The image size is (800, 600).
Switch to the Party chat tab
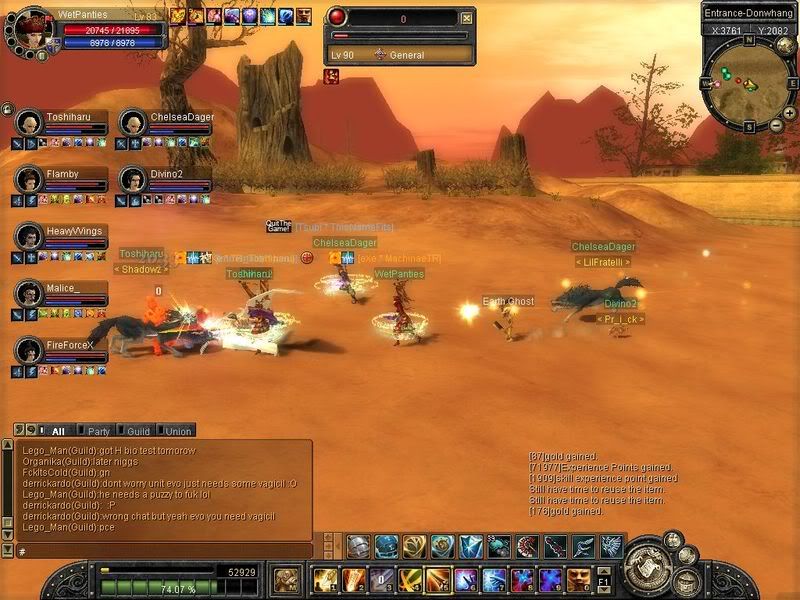click(x=98, y=431)
